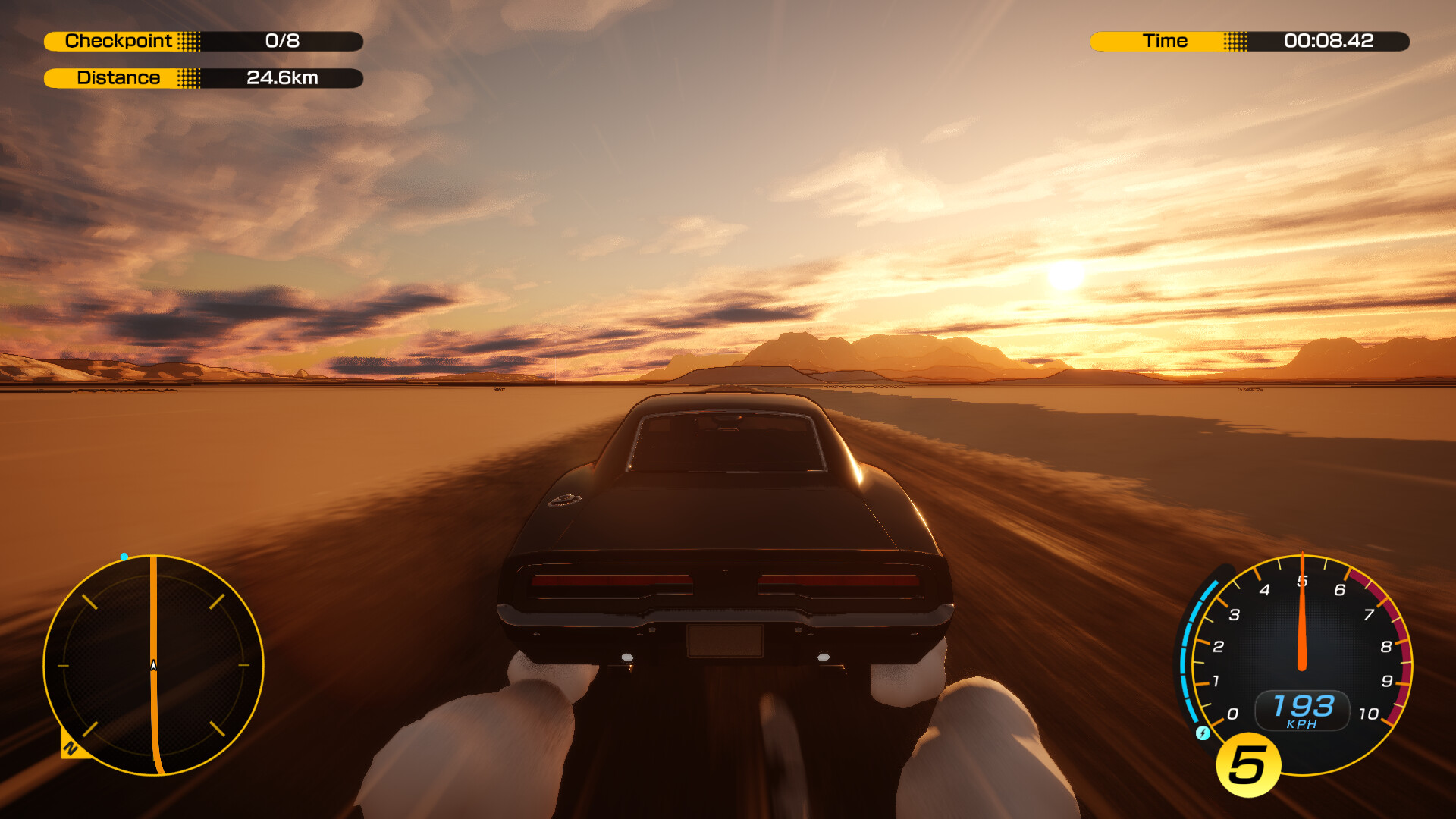Select the north indicator on the compass
The height and width of the screenshot is (819, 1456).
coord(72,747)
